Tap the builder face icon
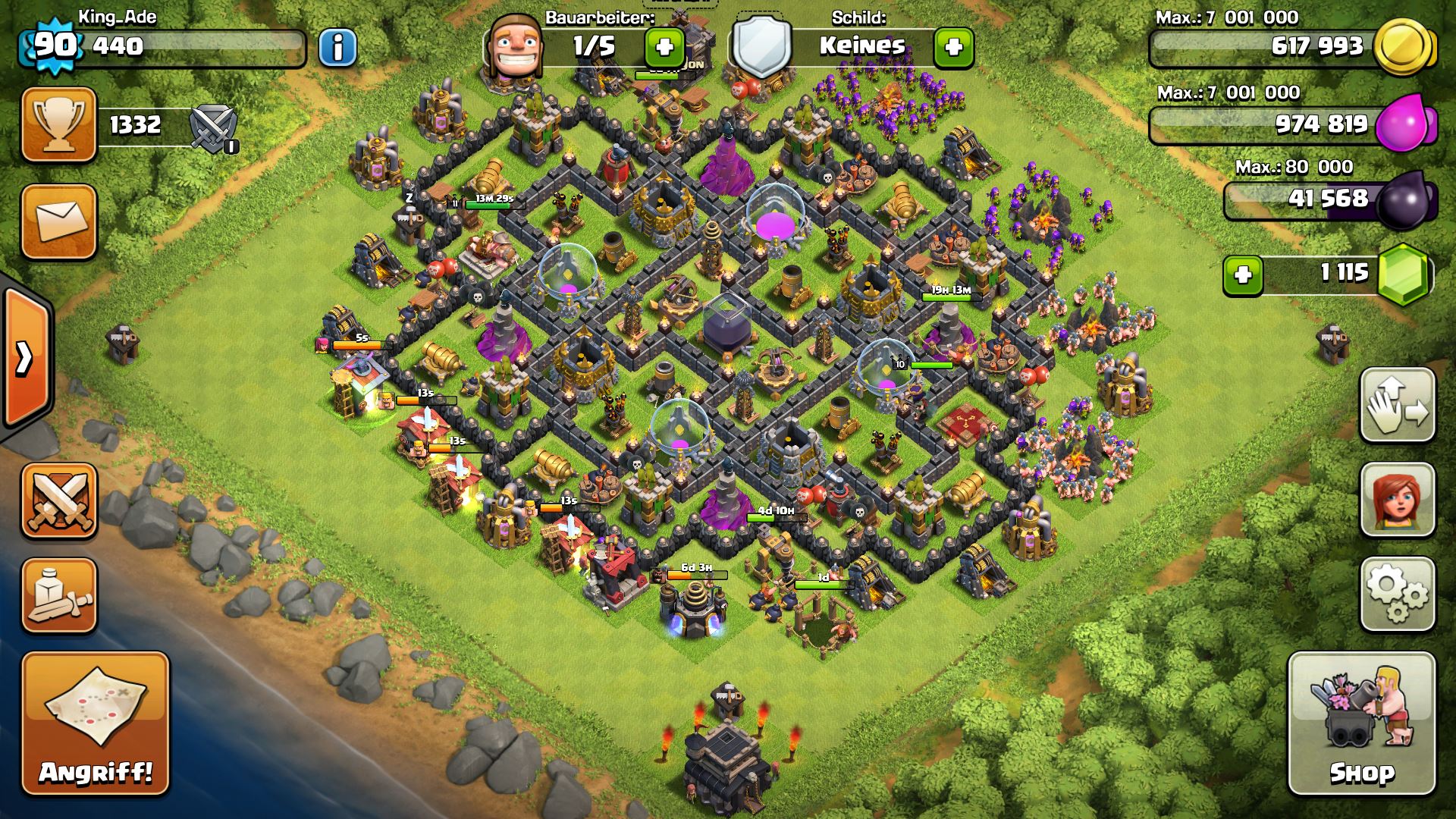 click(514, 47)
